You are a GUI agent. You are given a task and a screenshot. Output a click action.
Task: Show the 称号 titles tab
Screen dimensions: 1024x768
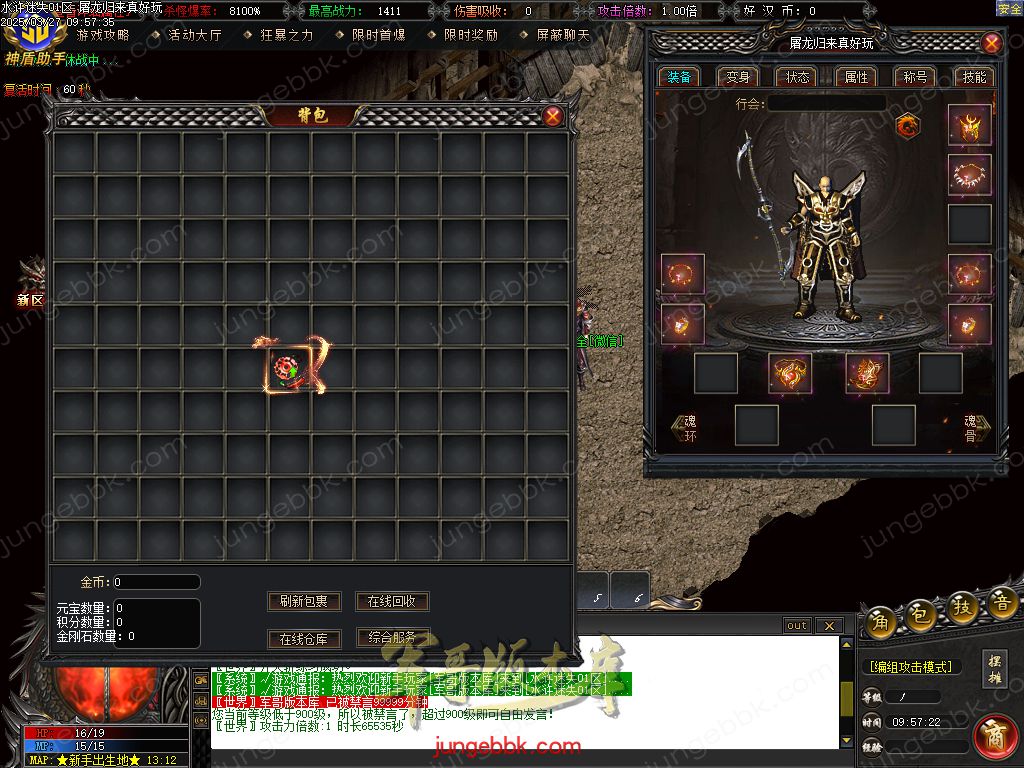pyautogui.click(x=915, y=77)
